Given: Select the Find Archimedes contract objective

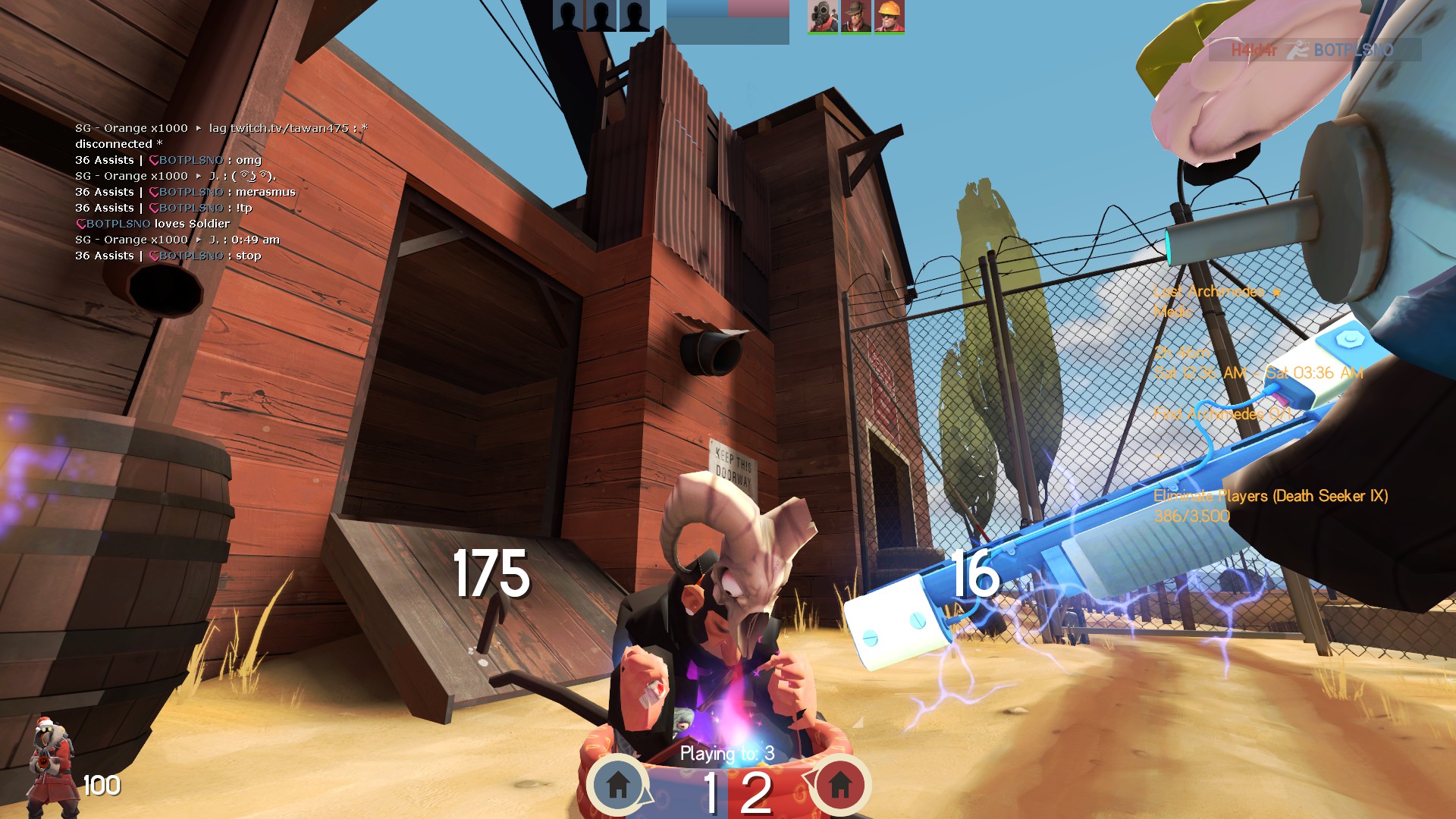Looking at the screenshot, I should (x=1222, y=414).
